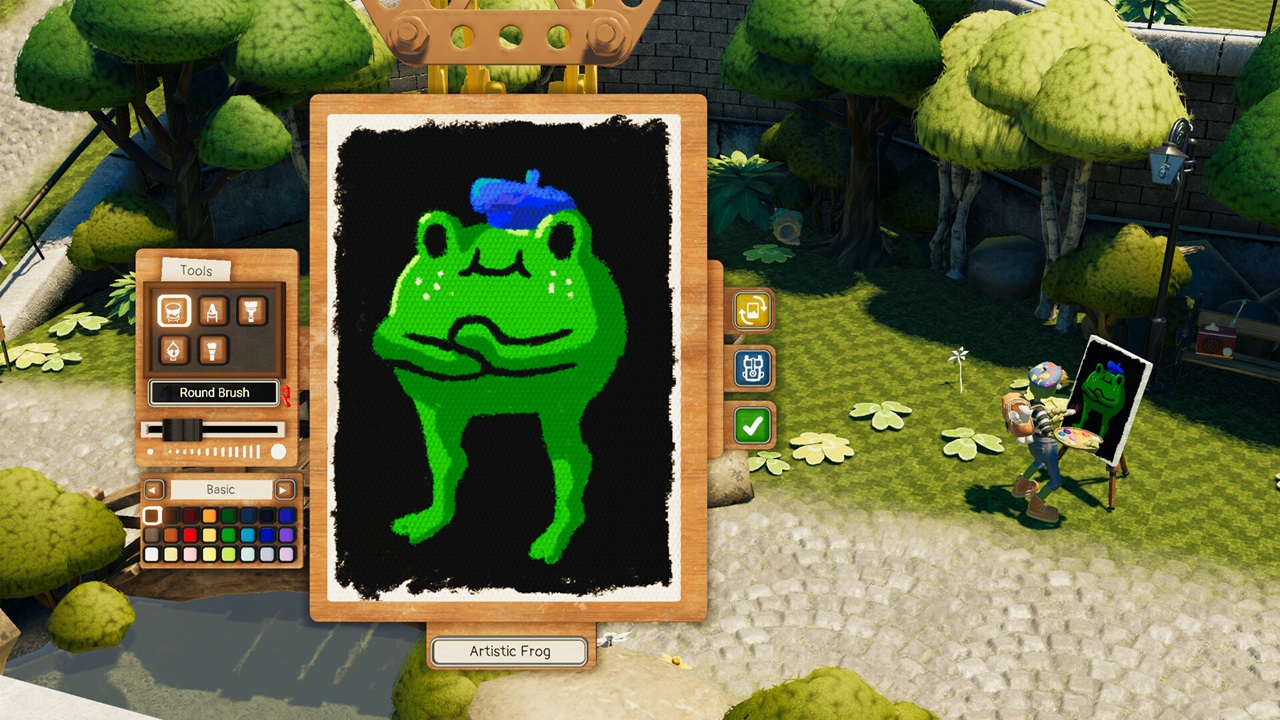1280x720 pixels.
Task: Click the Artistic Frog title plate
Action: pyautogui.click(x=508, y=650)
